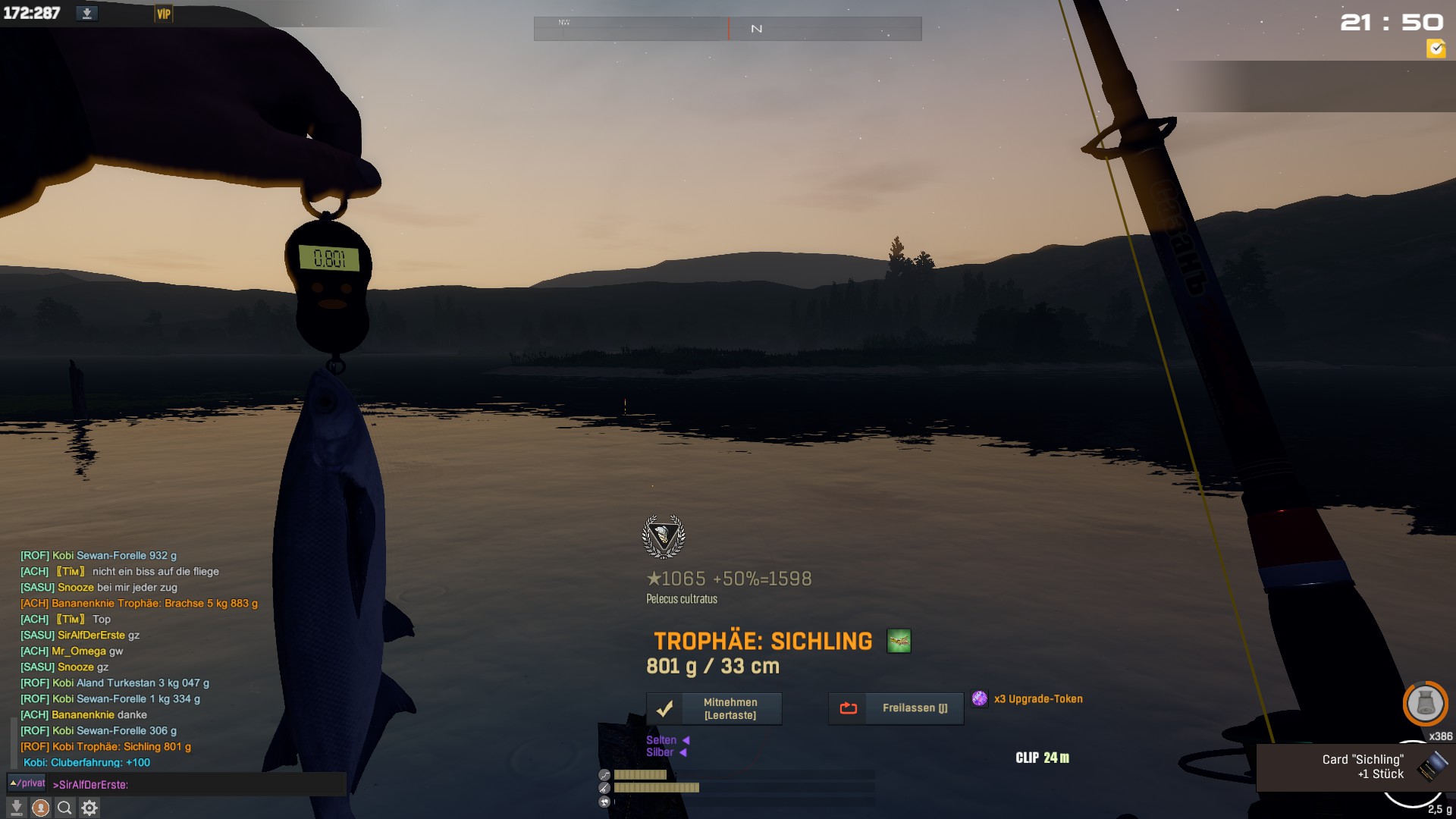Select the keepnet icon with orange ring
Viewport: 1456px width, 819px height.
(x=1425, y=704)
